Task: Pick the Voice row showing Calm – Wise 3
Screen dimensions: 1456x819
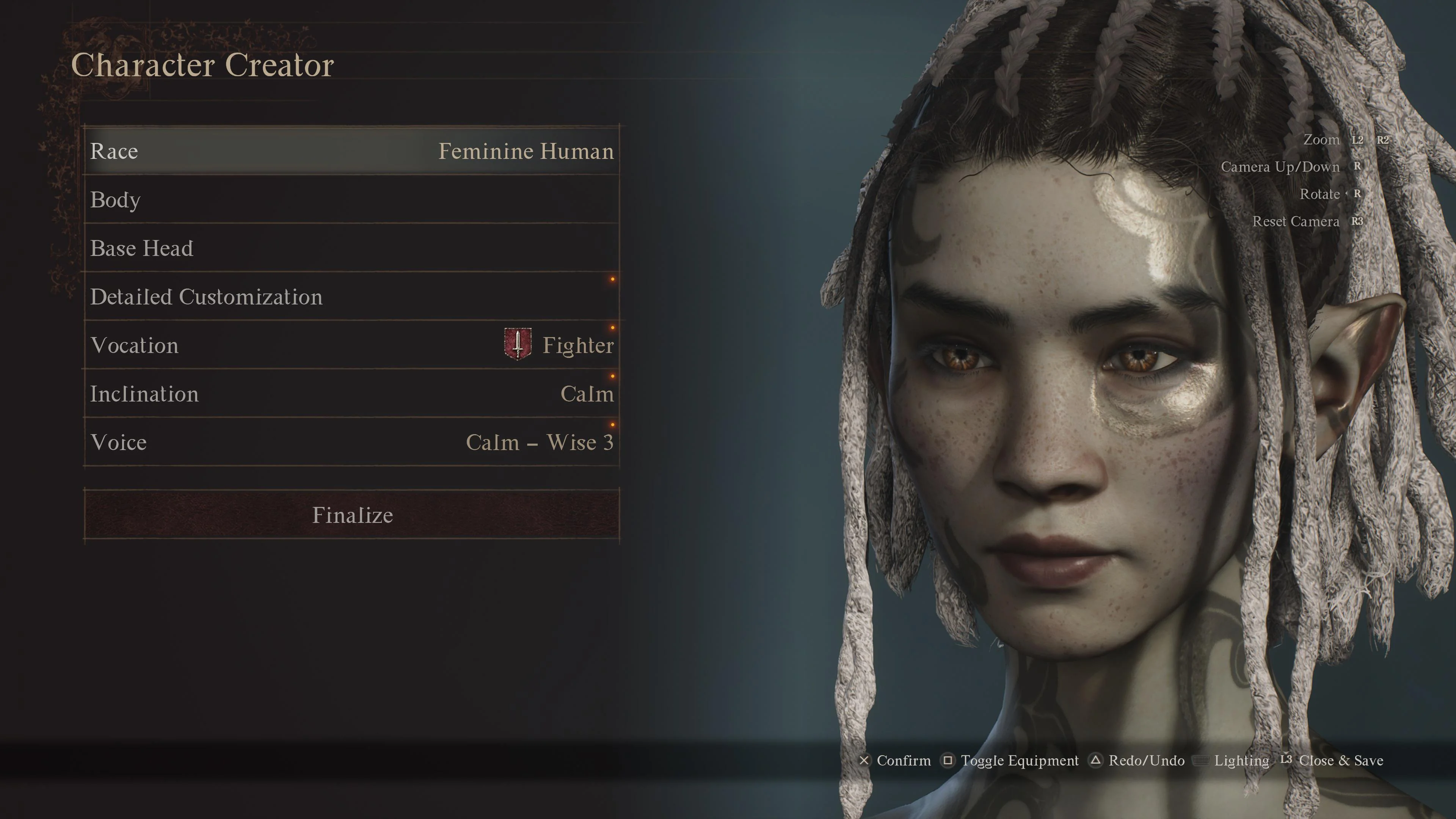Action: [351, 442]
